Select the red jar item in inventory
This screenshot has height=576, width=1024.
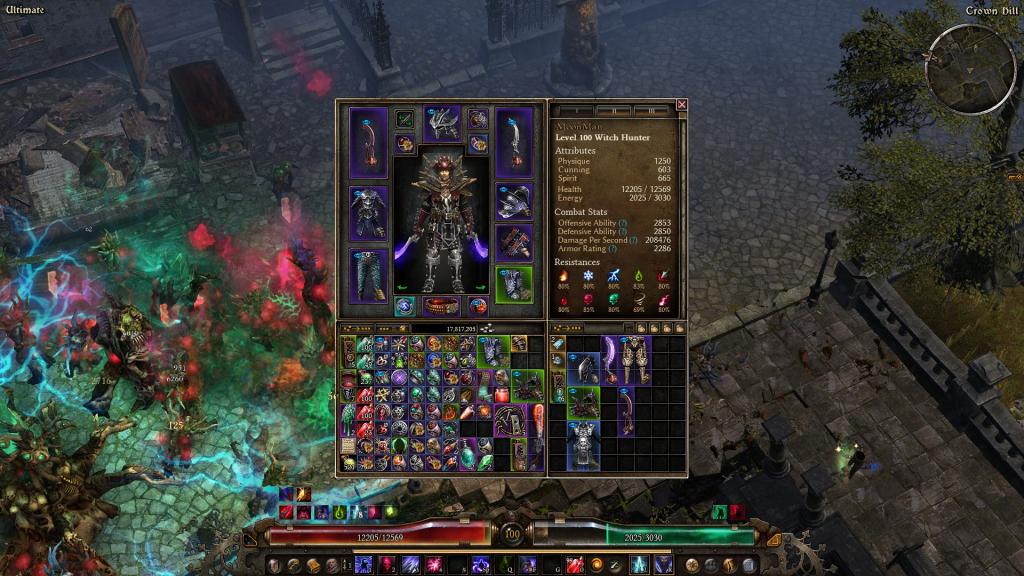(x=503, y=393)
